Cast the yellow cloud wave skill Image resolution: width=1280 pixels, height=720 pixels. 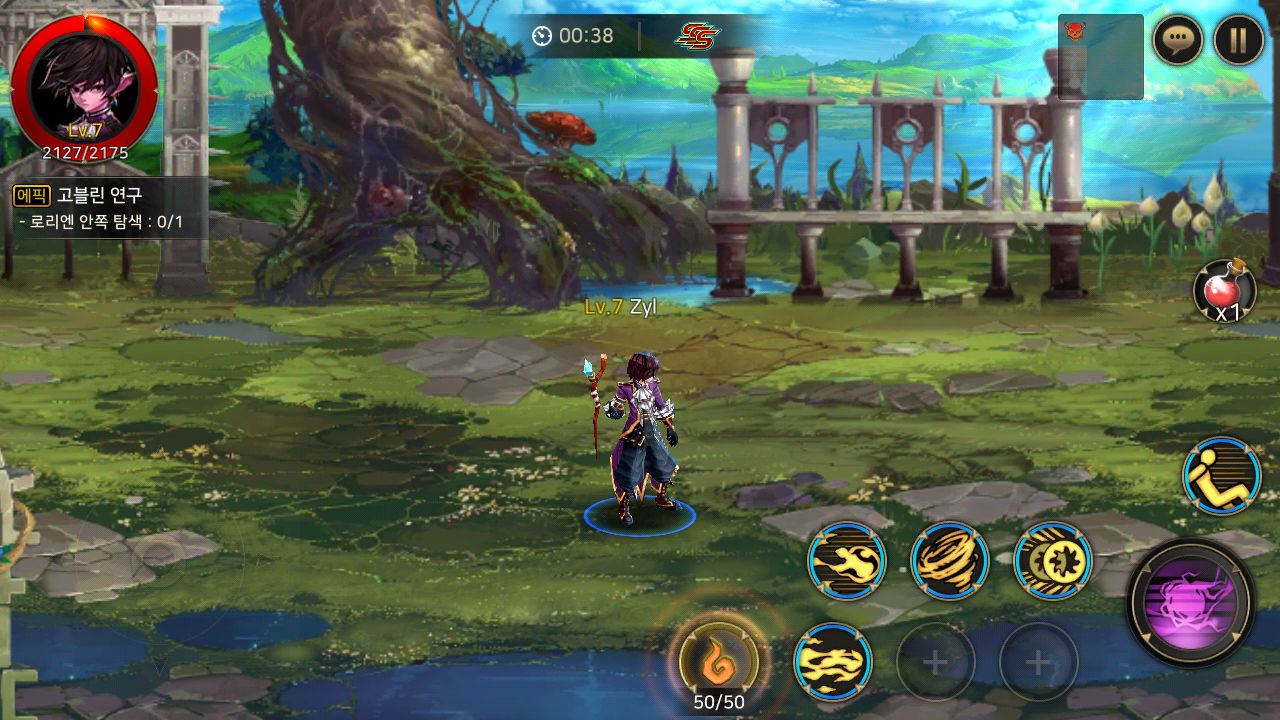(832, 661)
